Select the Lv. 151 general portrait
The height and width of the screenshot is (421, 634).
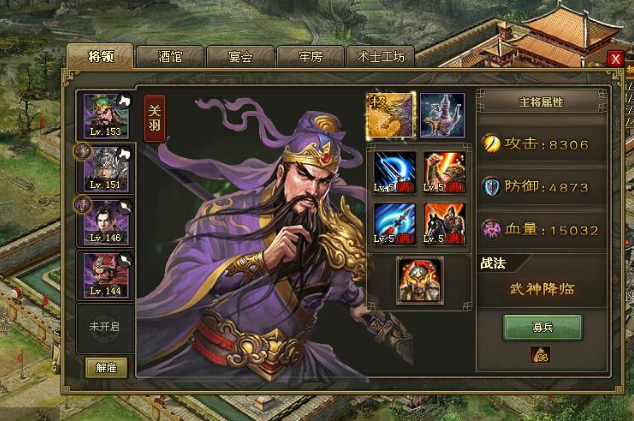[x=105, y=169]
